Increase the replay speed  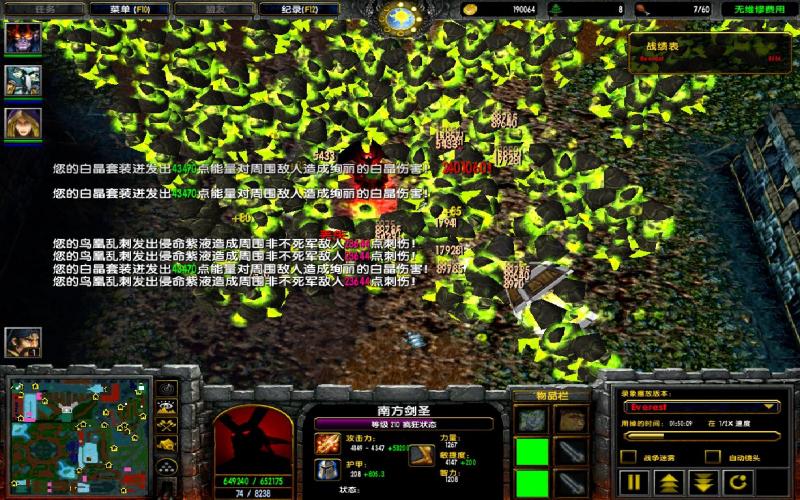click(x=668, y=482)
